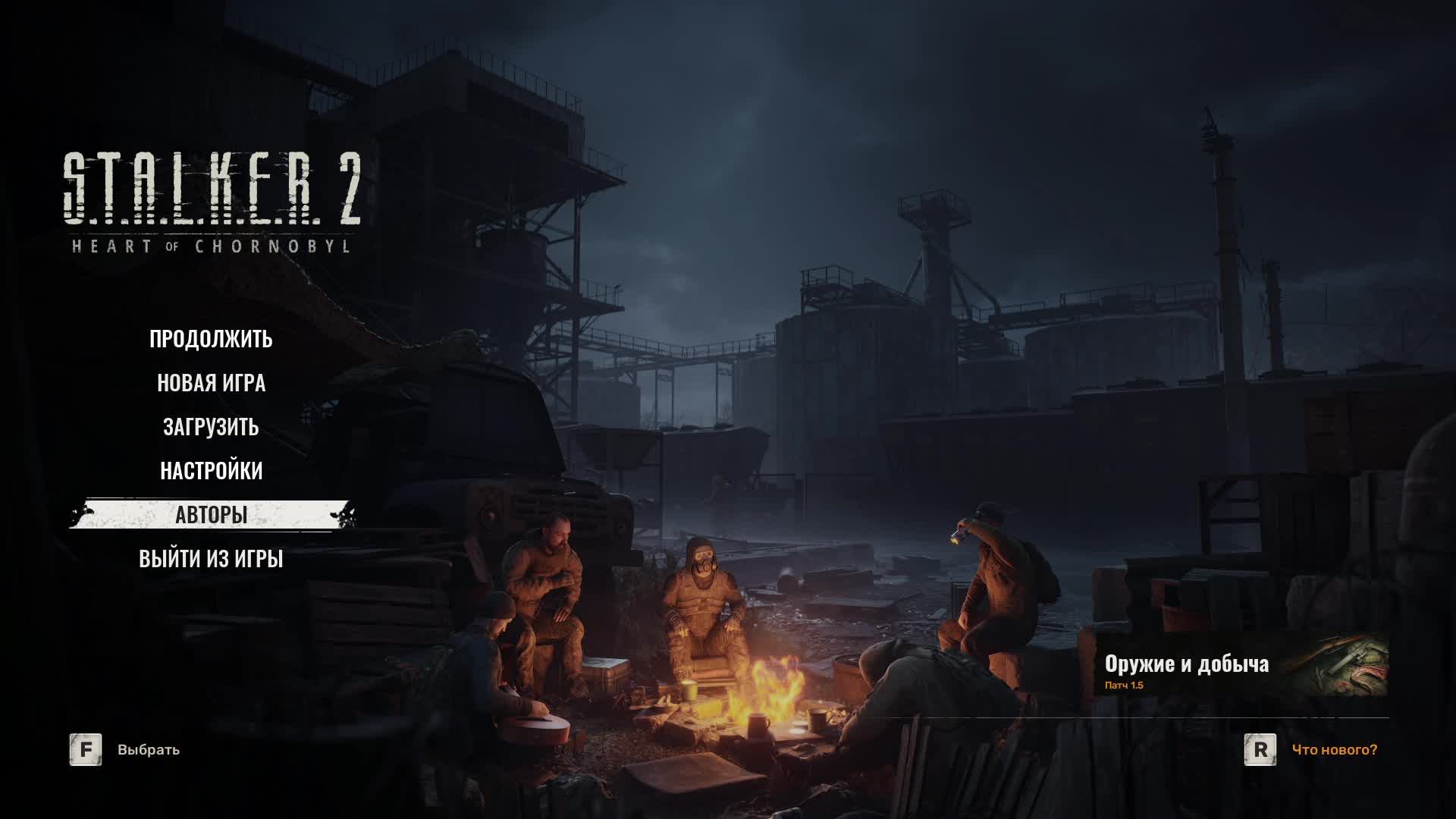Start a new game via Новая игра
This screenshot has width=1456, height=819.
click(x=211, y=383)
